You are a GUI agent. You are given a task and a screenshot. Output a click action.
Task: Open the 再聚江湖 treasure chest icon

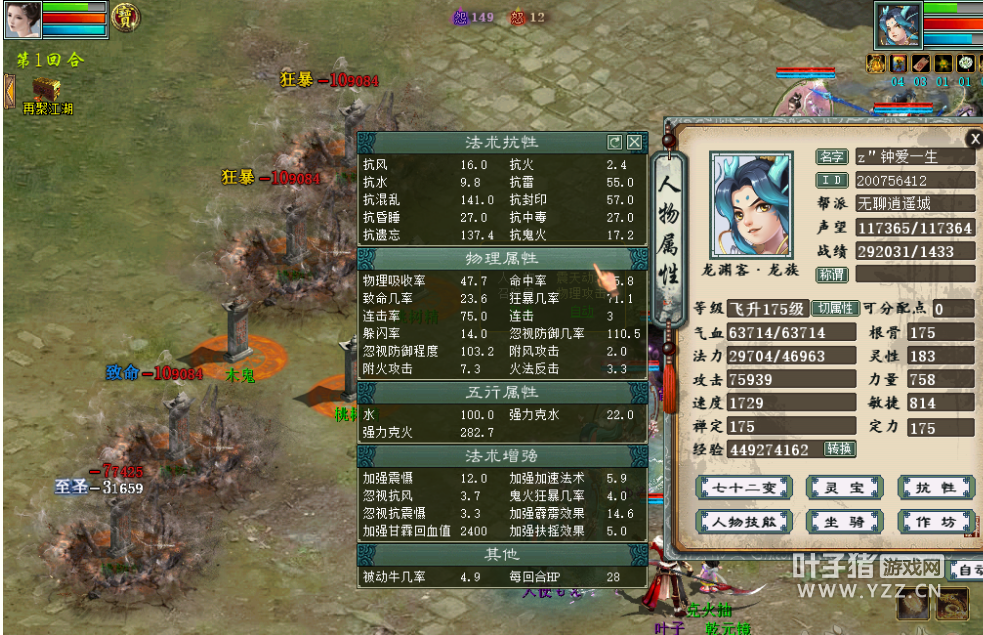[46, 93]
